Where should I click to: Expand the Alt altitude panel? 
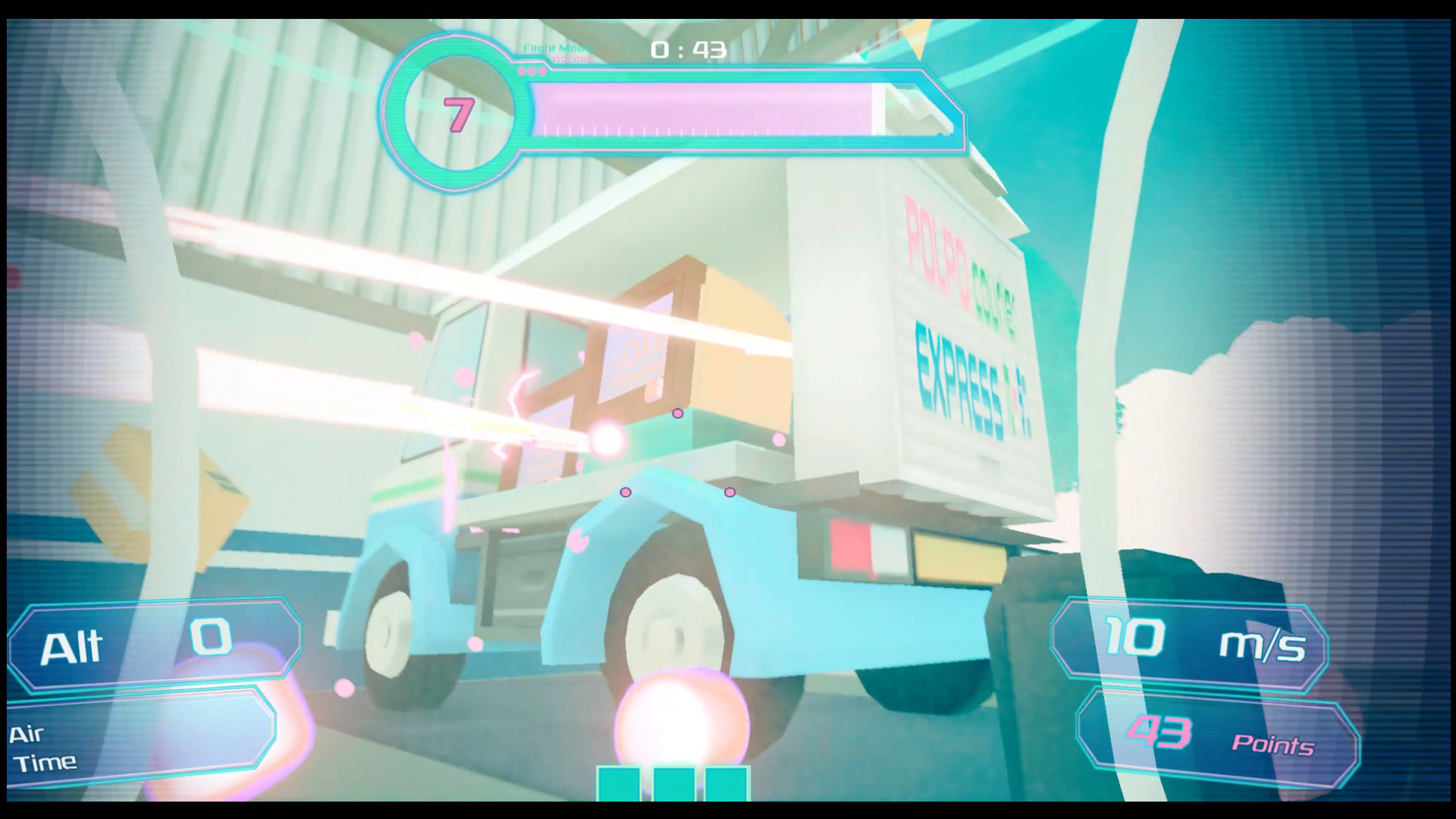[x=152, y=647]
